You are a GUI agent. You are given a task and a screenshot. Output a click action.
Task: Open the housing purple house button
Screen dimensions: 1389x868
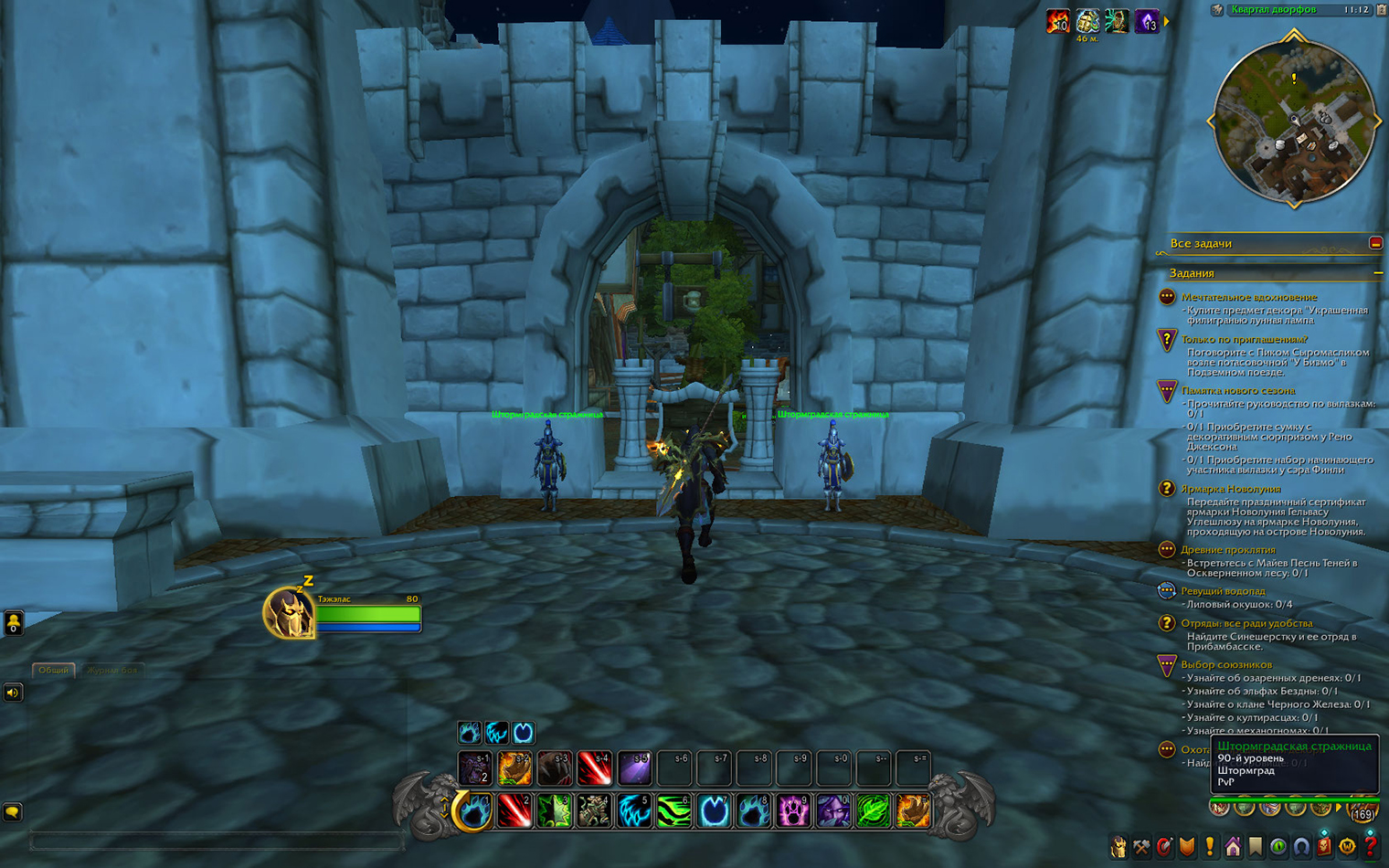pos(1233,848)
